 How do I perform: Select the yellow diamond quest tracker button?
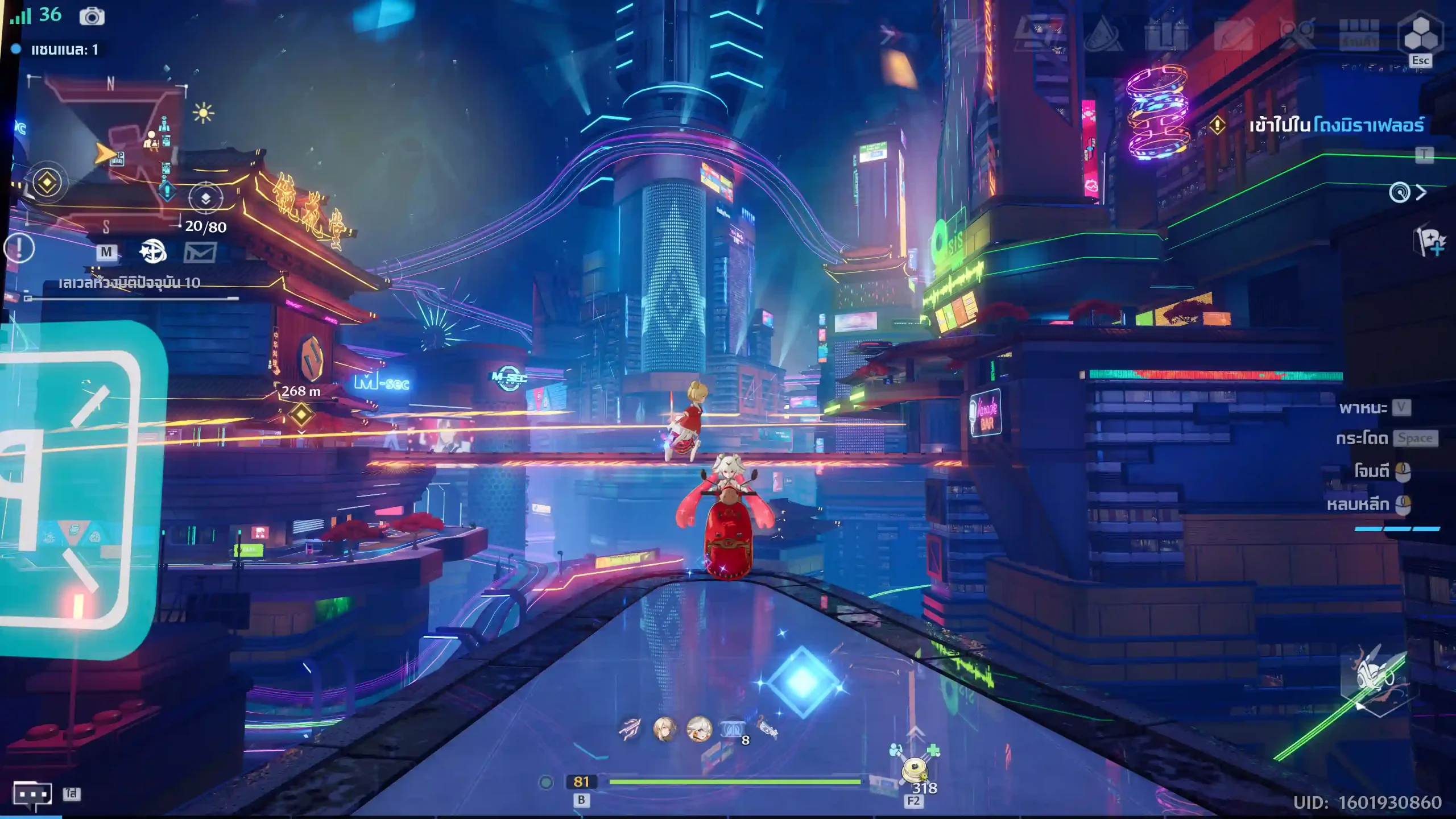point(47,183)
